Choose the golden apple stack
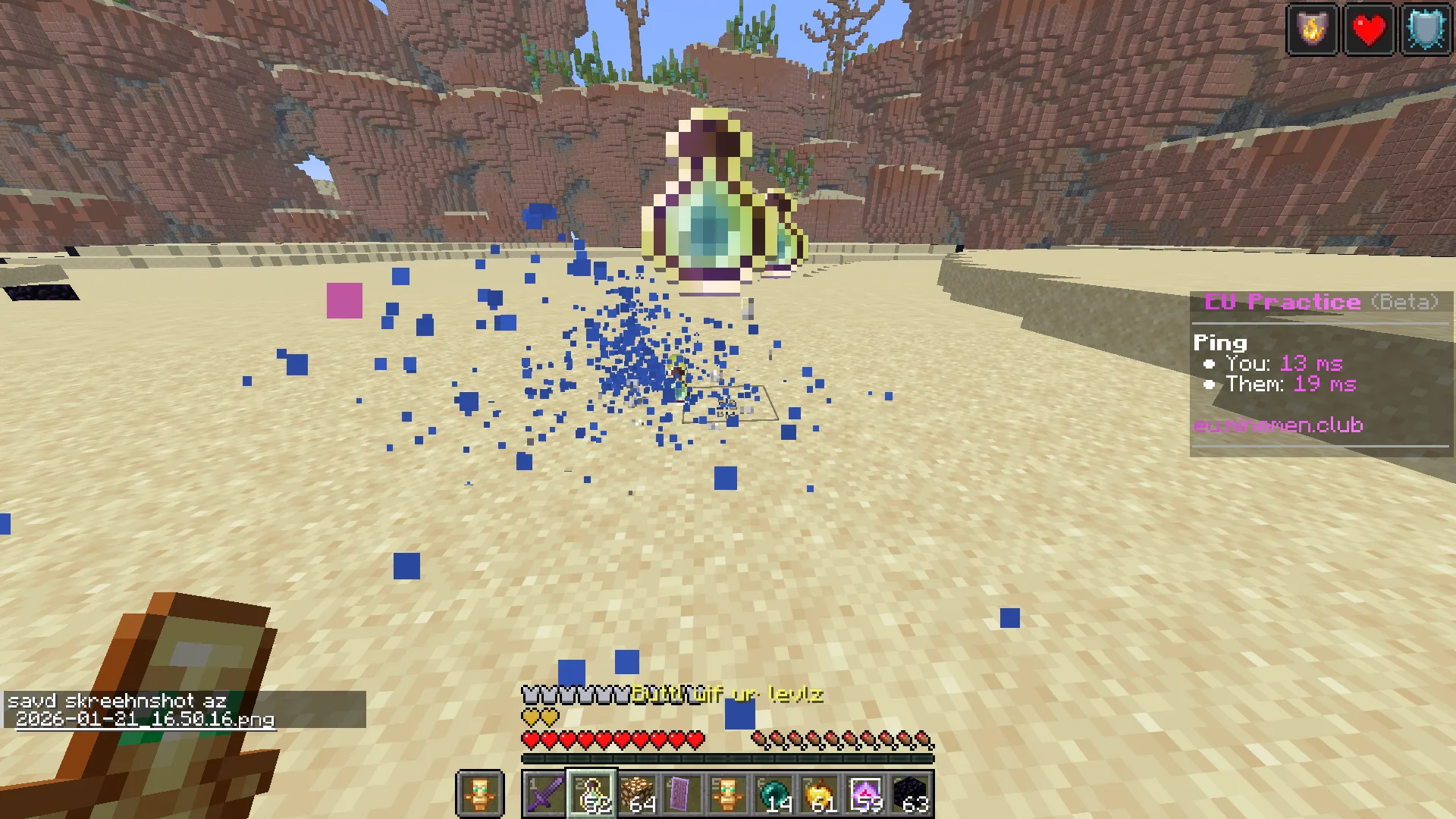The width and height of the screenshot is (1456, 819). click(819, 794)
